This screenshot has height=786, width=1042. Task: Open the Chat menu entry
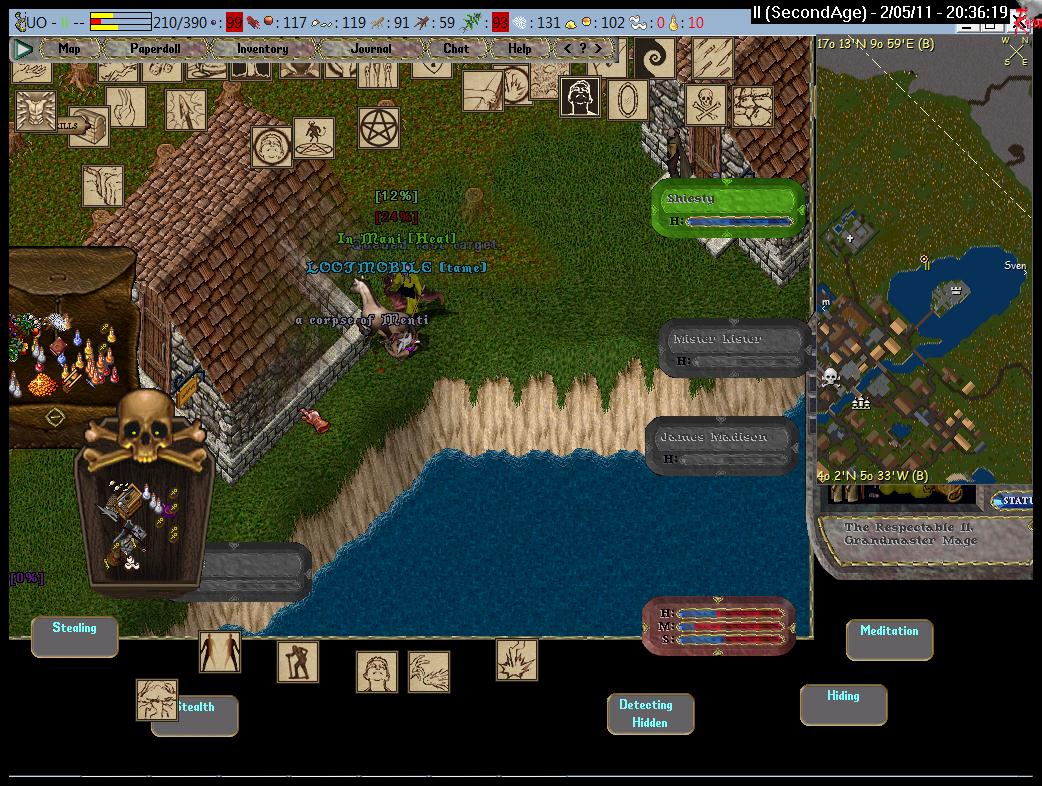pyautogui.click(x=456, y=48)
